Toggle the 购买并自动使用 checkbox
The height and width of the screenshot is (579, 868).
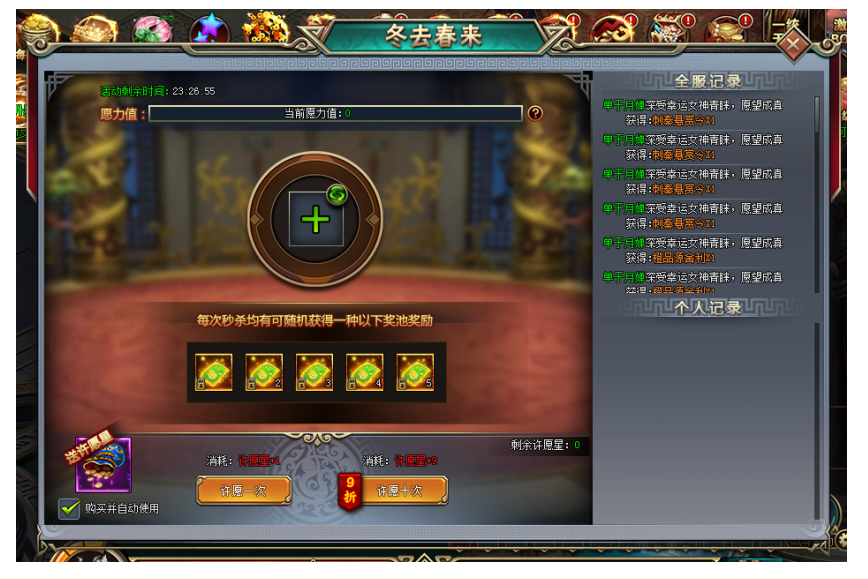[x=69, y=509]
